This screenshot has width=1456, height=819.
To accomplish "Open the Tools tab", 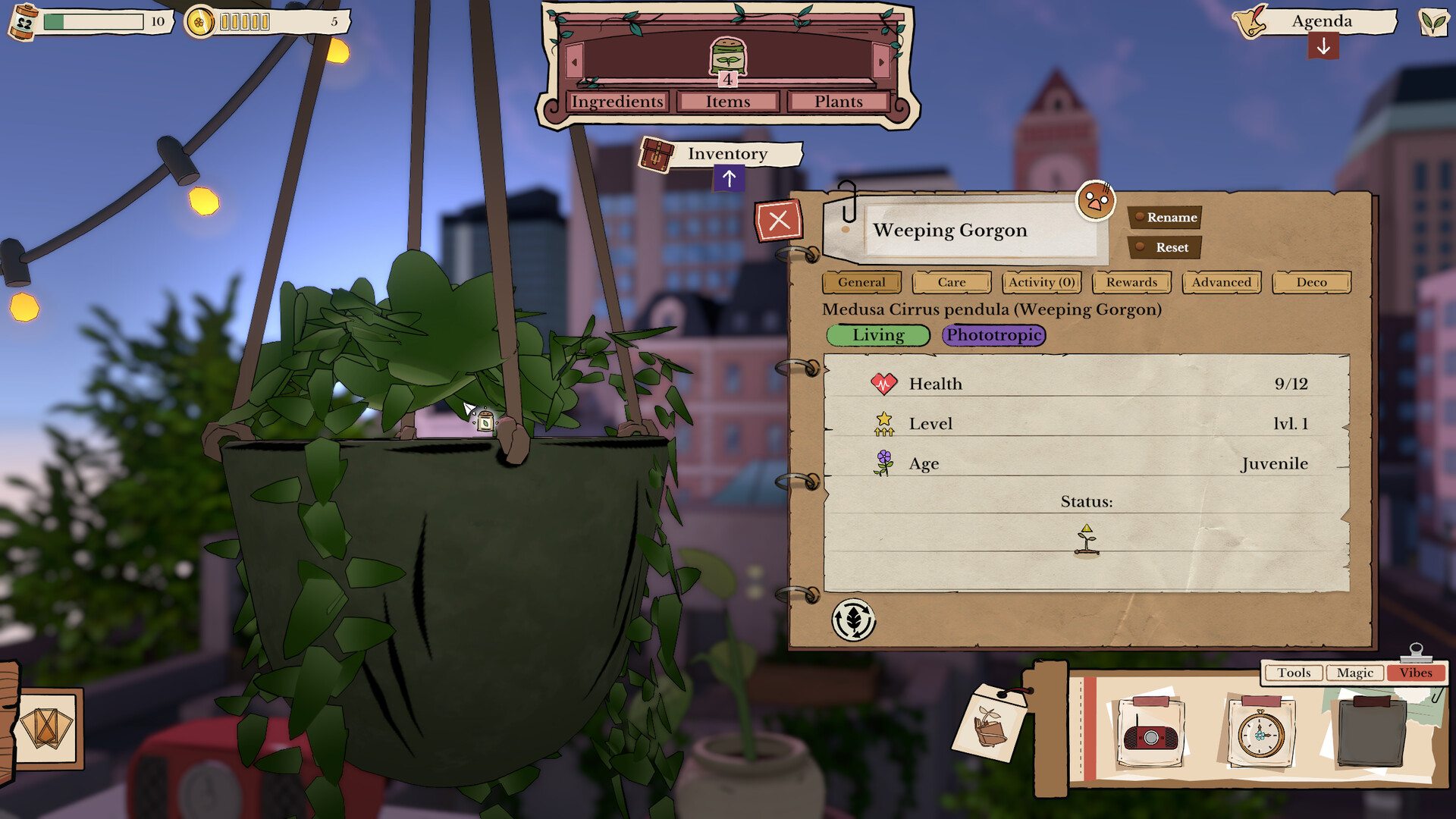I will tap(1294, 673).
